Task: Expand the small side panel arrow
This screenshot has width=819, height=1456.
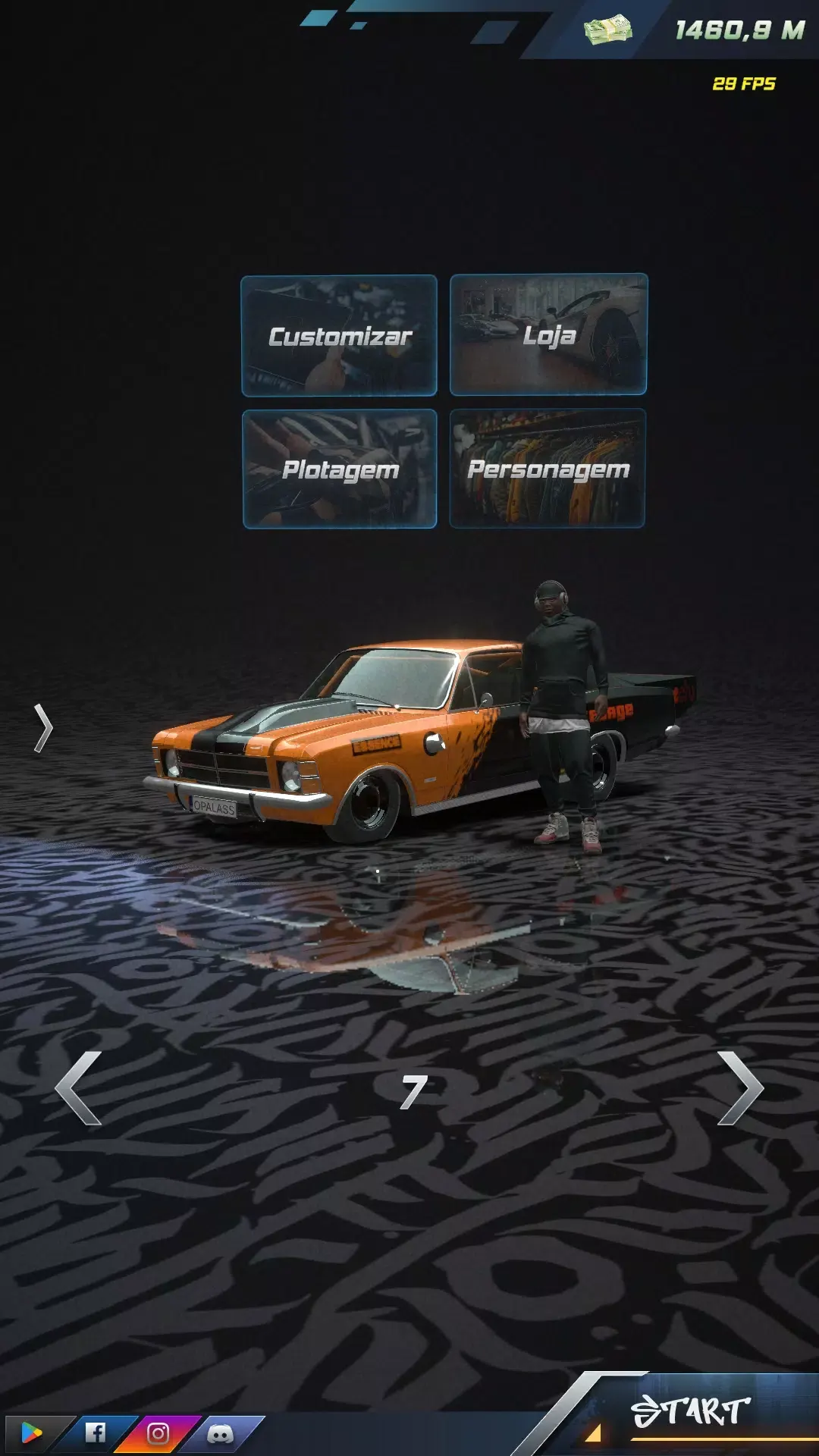Action: 43,728
